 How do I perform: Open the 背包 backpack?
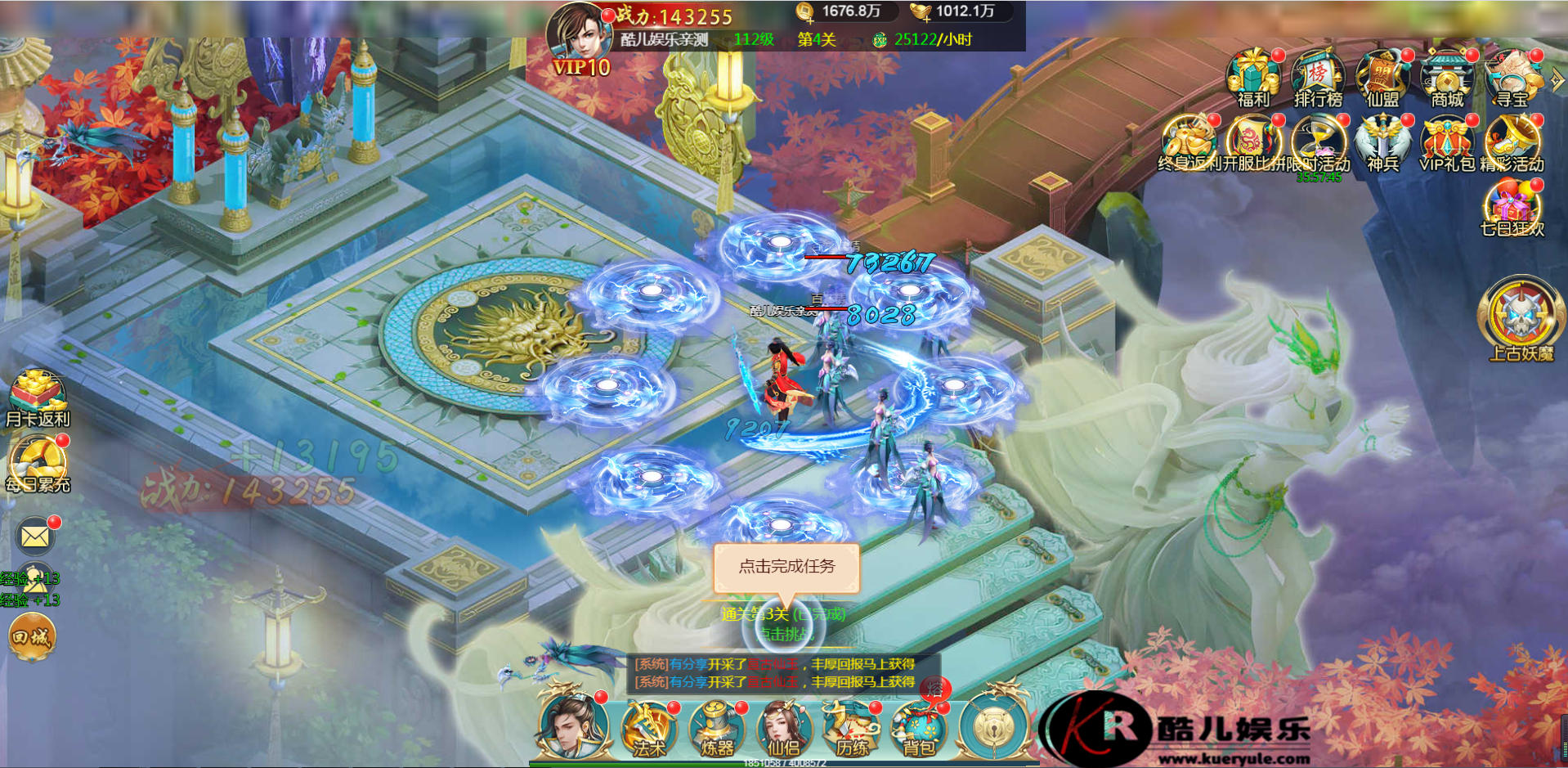919,728
